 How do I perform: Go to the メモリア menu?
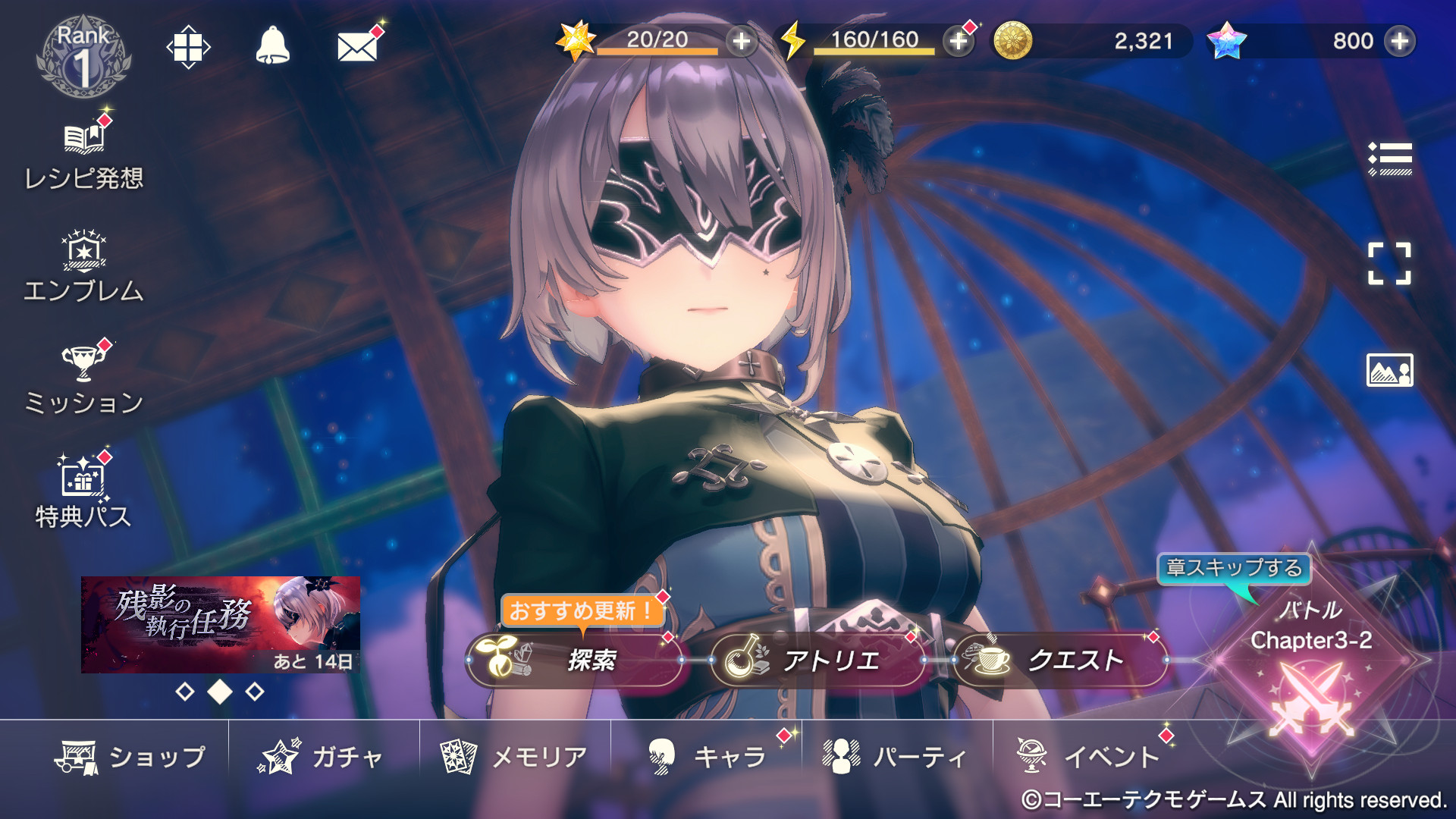(x=514, y=757)
